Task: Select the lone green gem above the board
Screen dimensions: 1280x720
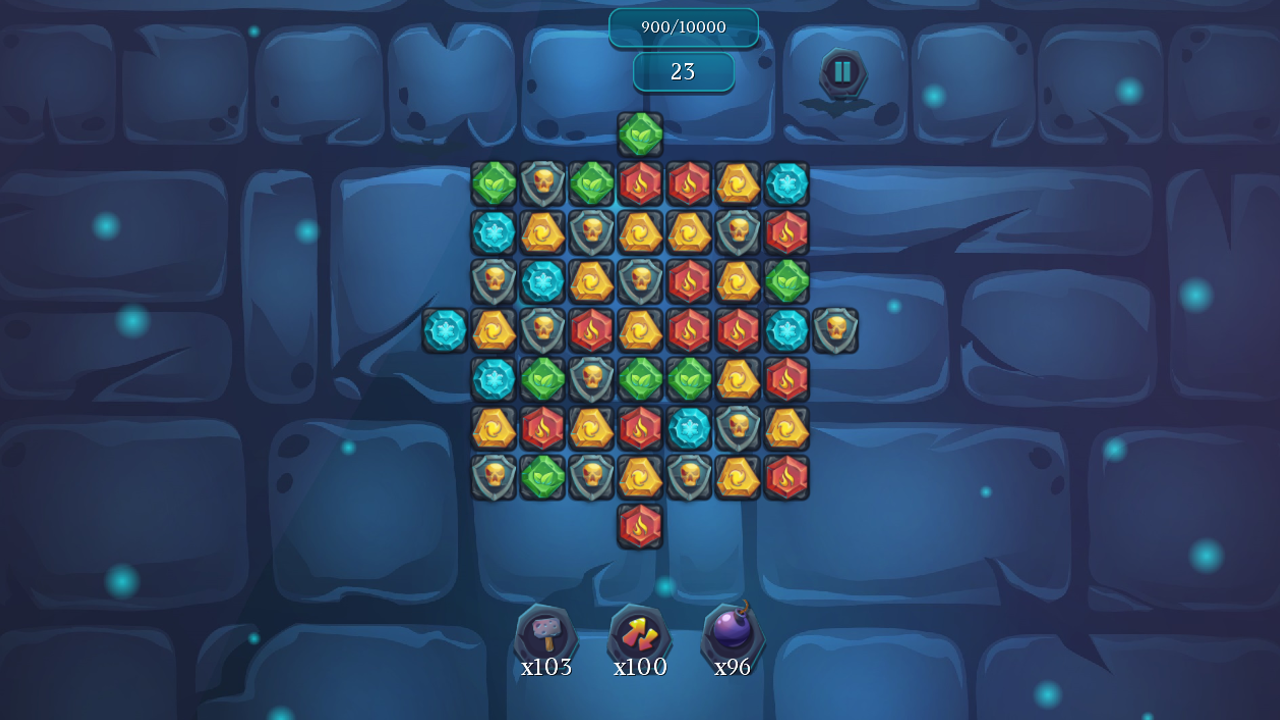Action: [641, 135]
